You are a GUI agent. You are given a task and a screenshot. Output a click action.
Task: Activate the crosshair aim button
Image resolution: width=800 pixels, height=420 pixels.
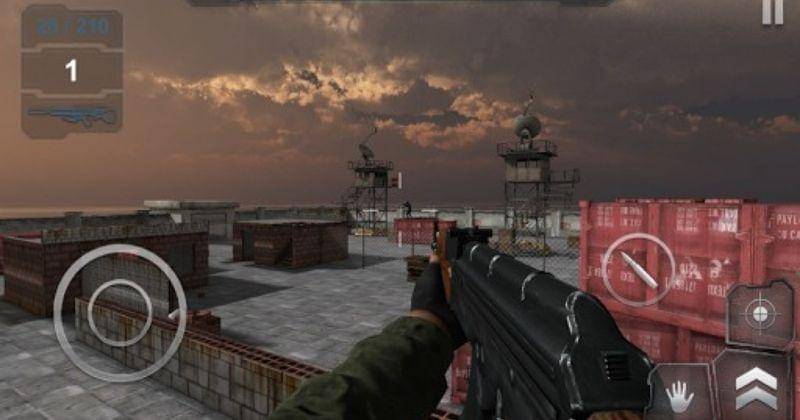click(759, 315)
